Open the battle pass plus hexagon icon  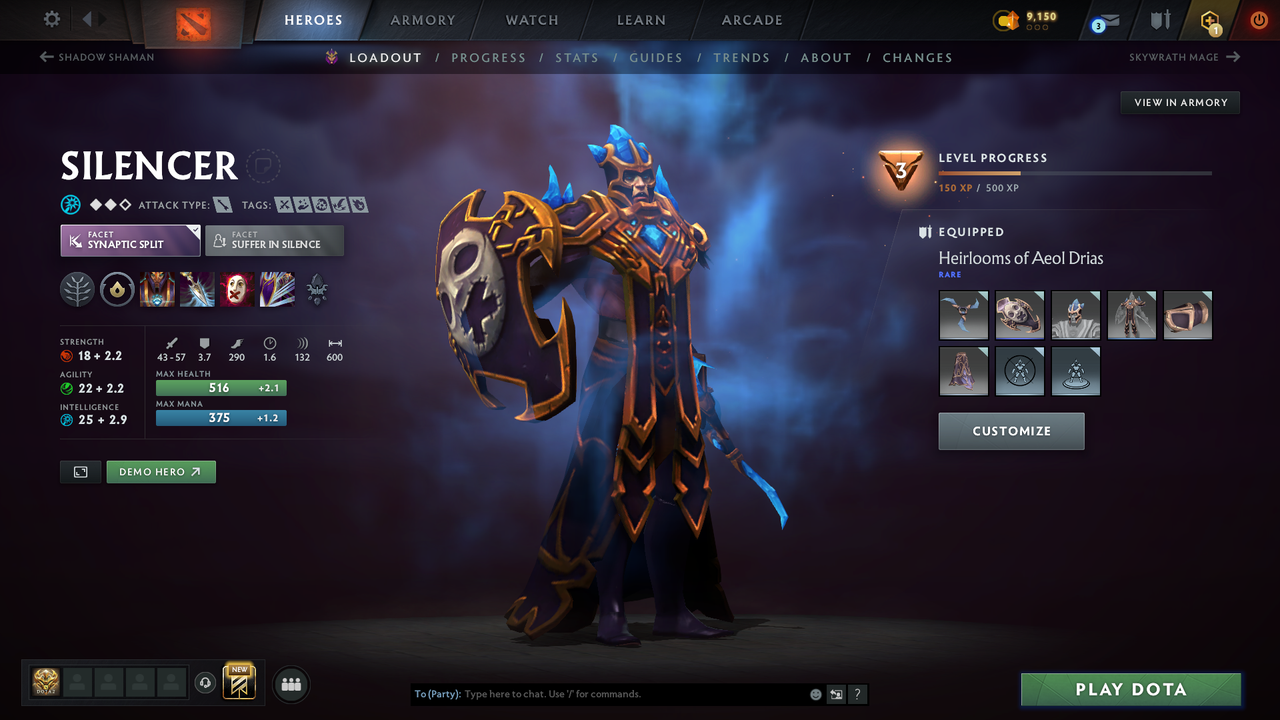click(1210, 20)
